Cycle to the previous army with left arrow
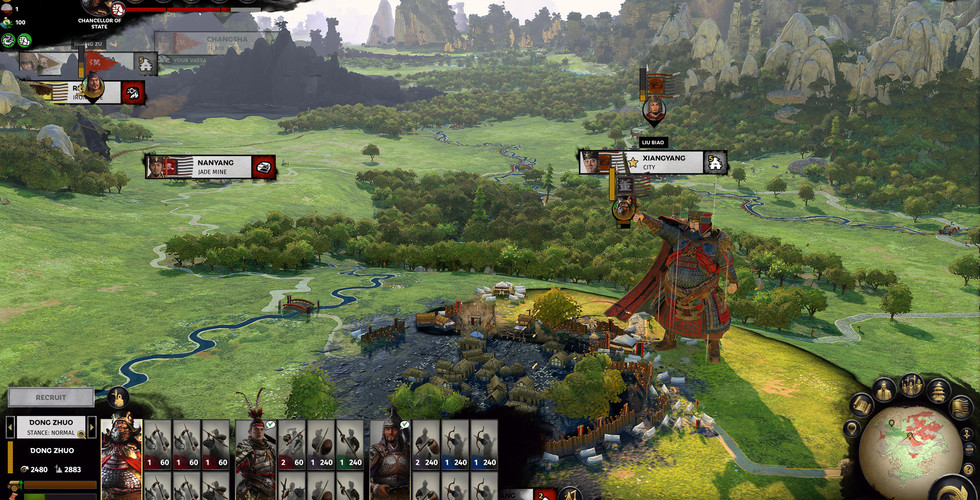Image resolution: width=980 pixels, height=500 pixels. click(9, 427)
